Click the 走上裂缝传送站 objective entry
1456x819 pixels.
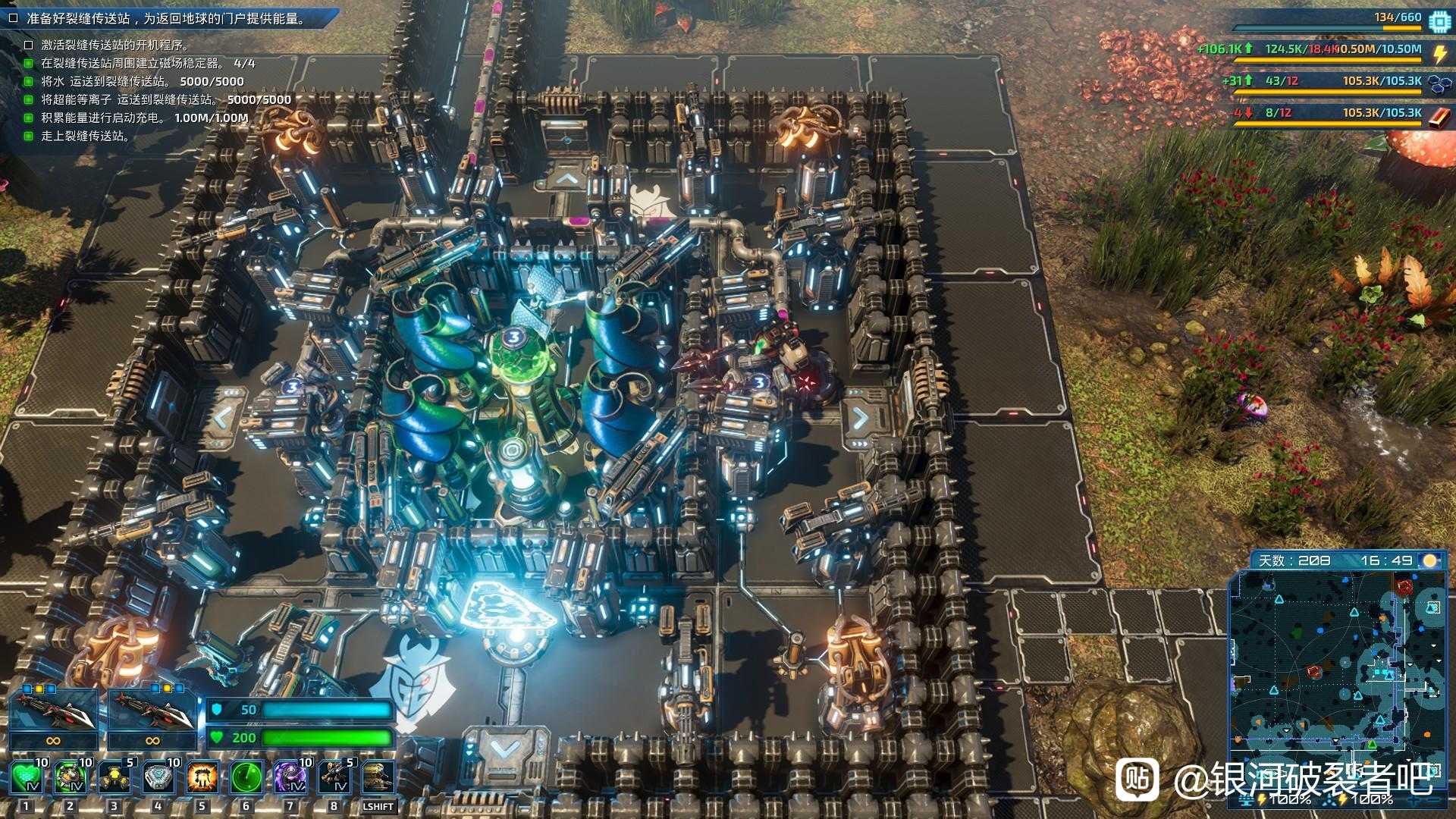pos(85,136)
